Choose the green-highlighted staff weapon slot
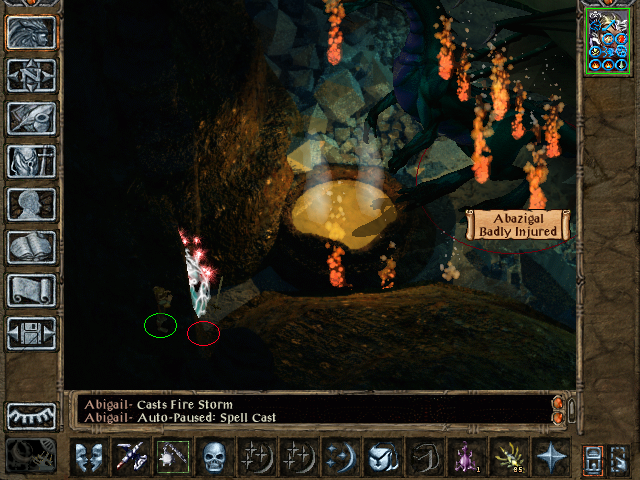Screen dimensions: 640x480 click(x=174, y=456)
